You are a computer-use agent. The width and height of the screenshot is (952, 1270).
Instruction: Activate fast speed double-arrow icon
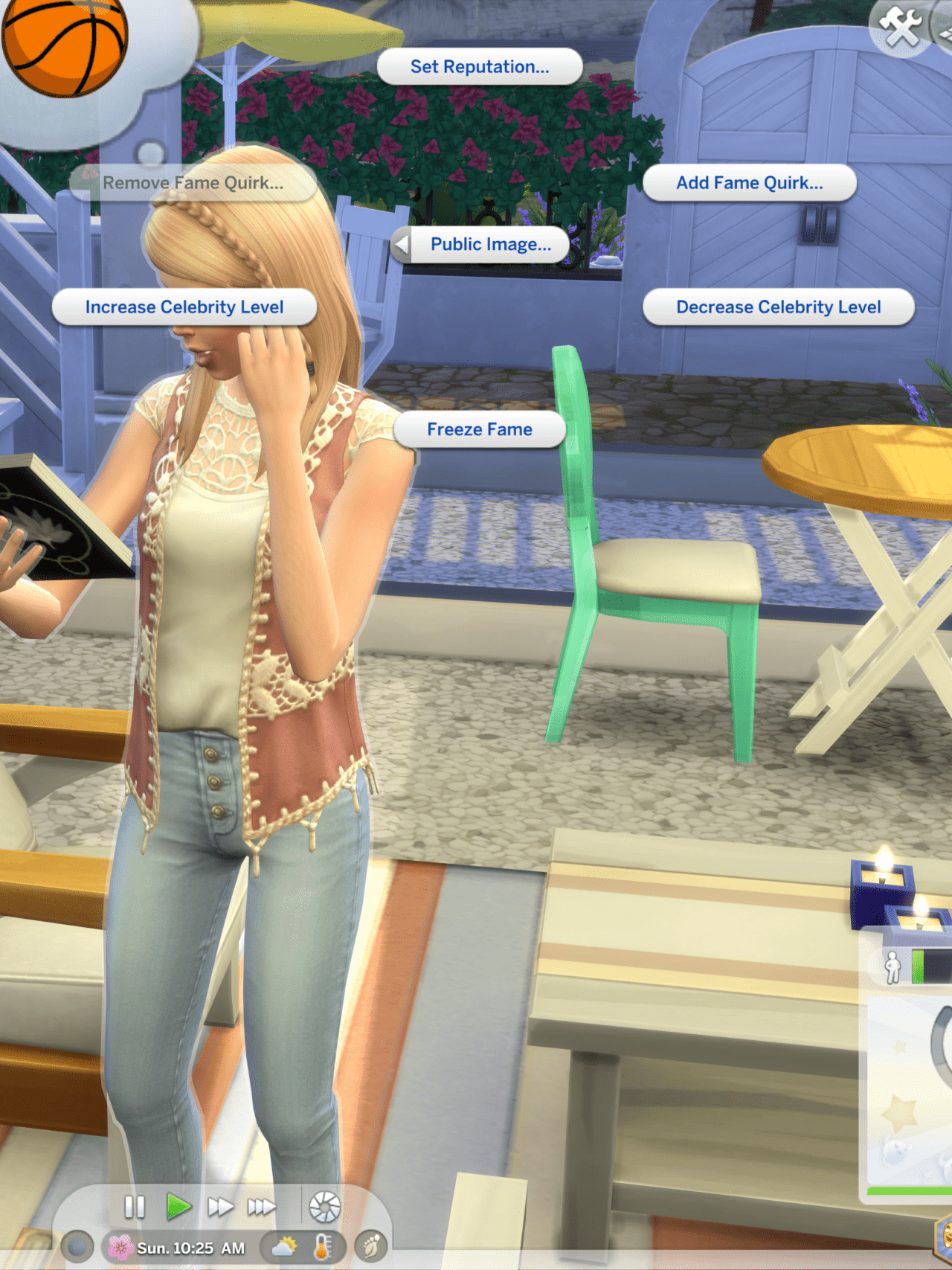pos(220,1205)
